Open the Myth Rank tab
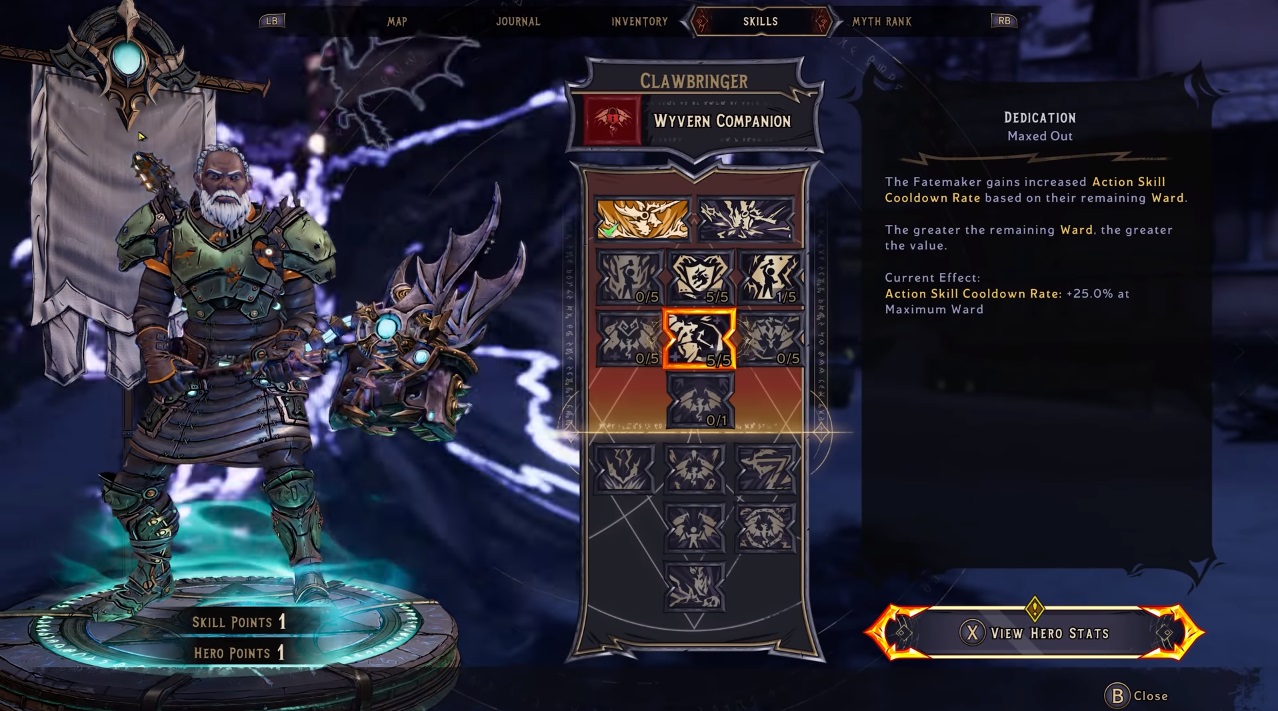 click(881, 21)
